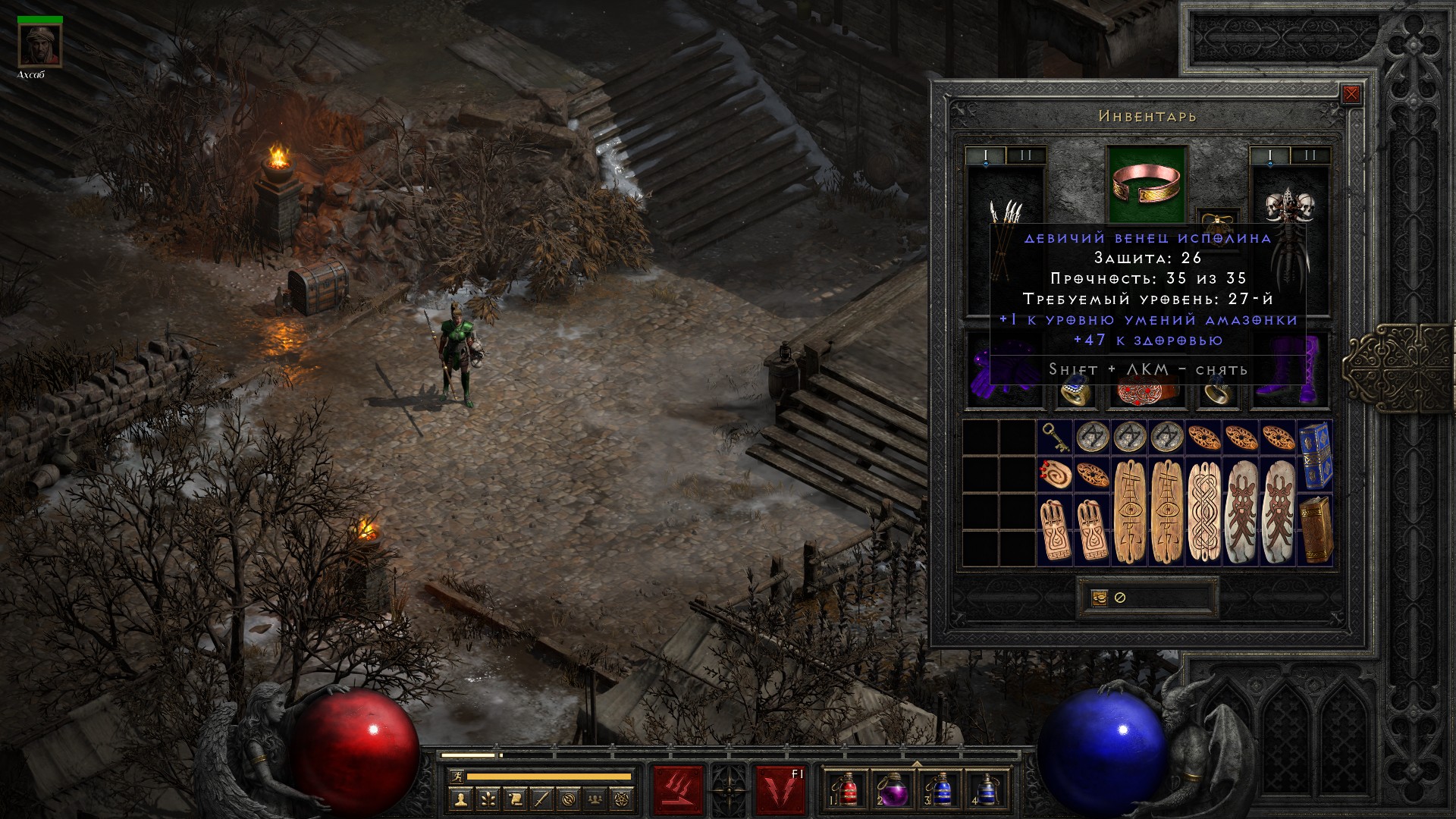Close the inventory window
Image resolution: width=1456 pixels, height=819 pixels.
[x=1351, y=94]
